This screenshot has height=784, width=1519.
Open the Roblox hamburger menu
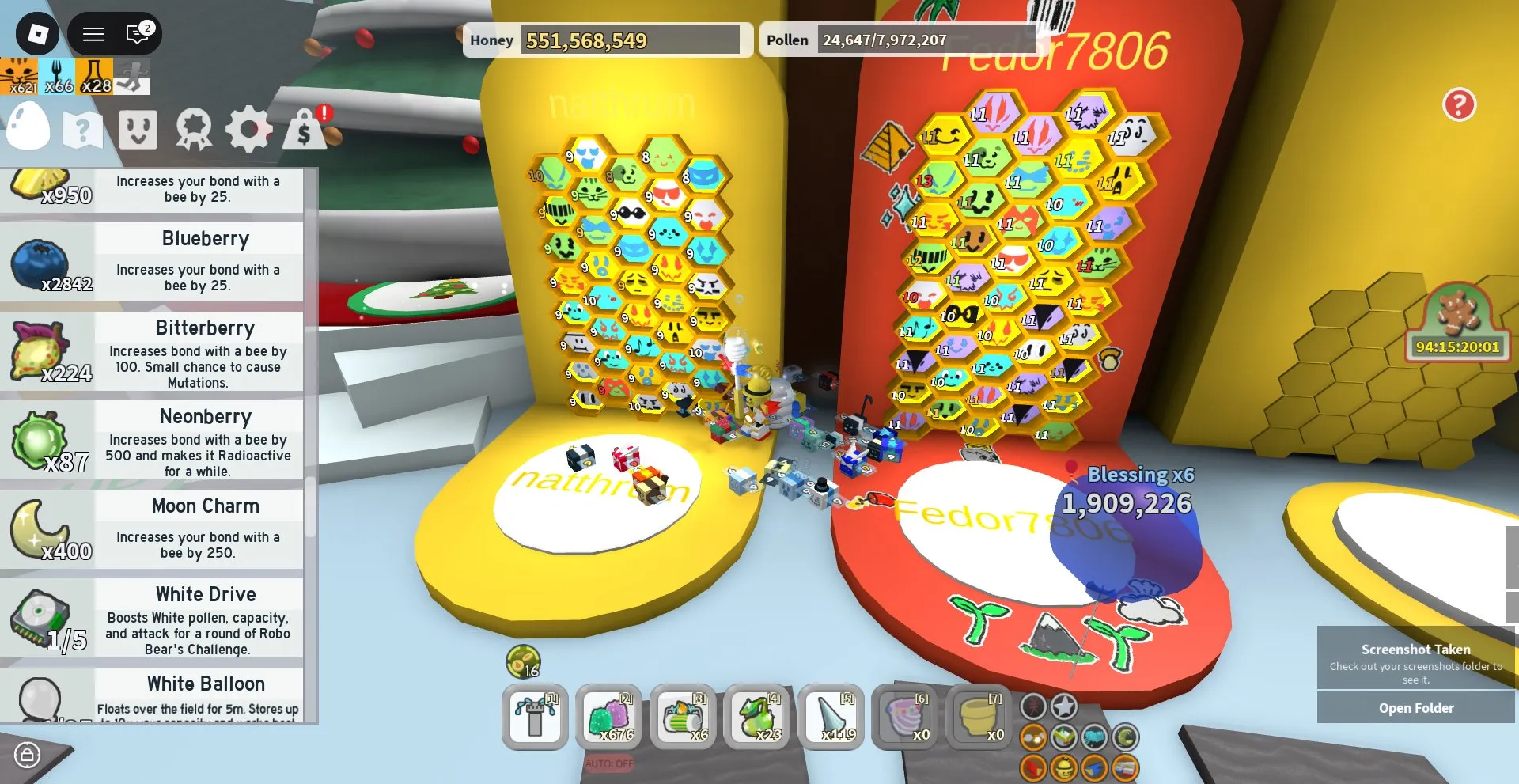click(x=93, y=34)
